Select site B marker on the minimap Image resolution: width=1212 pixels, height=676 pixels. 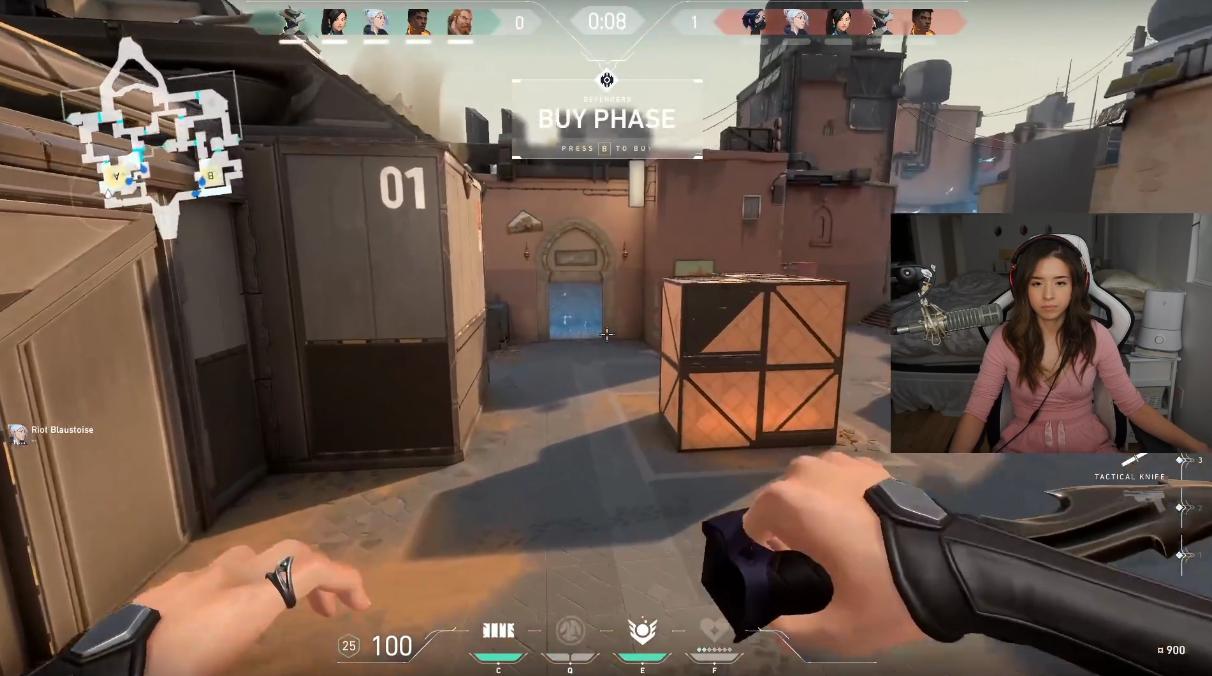[x=211, y=177]
